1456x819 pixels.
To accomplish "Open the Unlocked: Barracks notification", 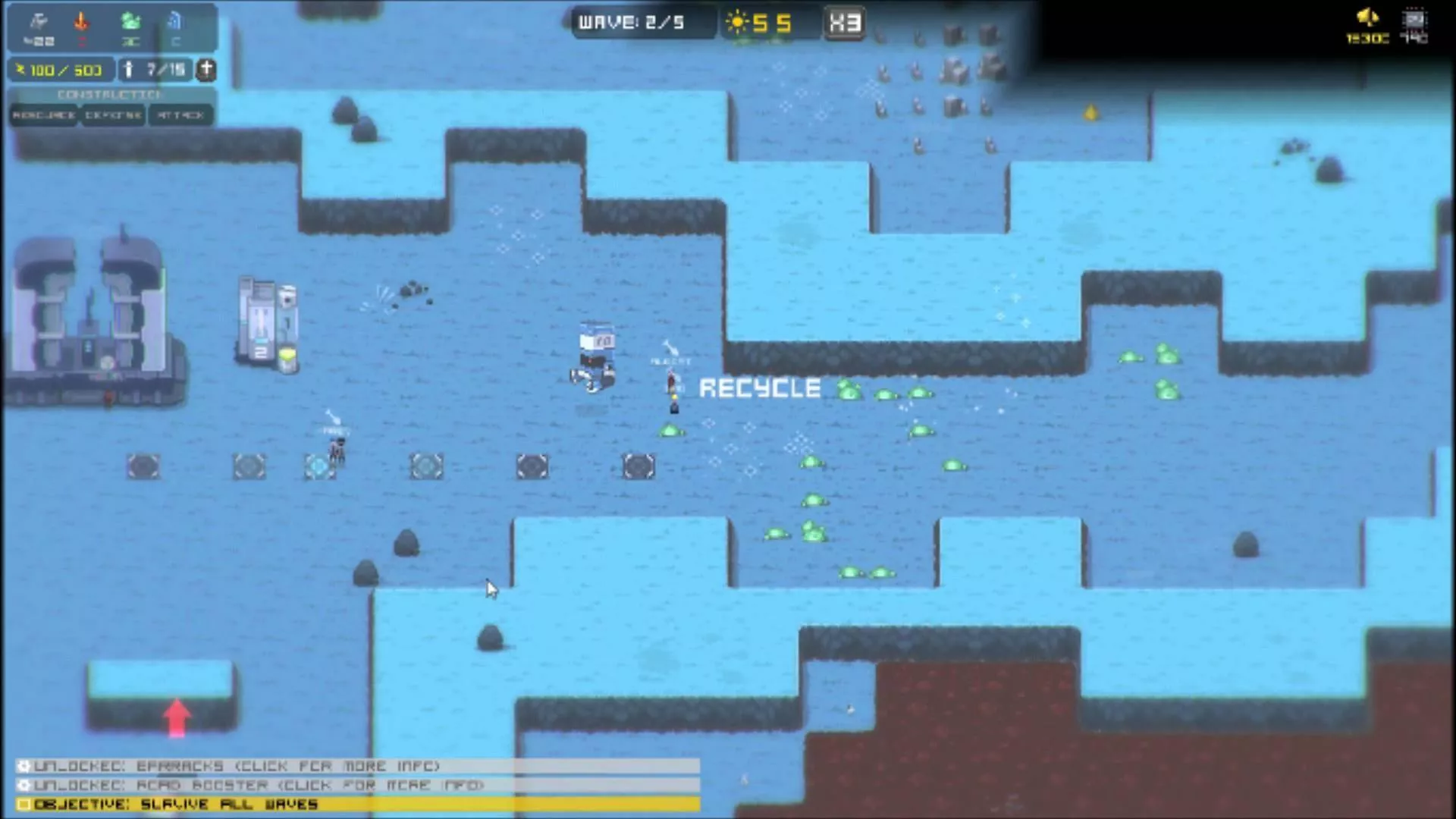I will pos(356,766).
